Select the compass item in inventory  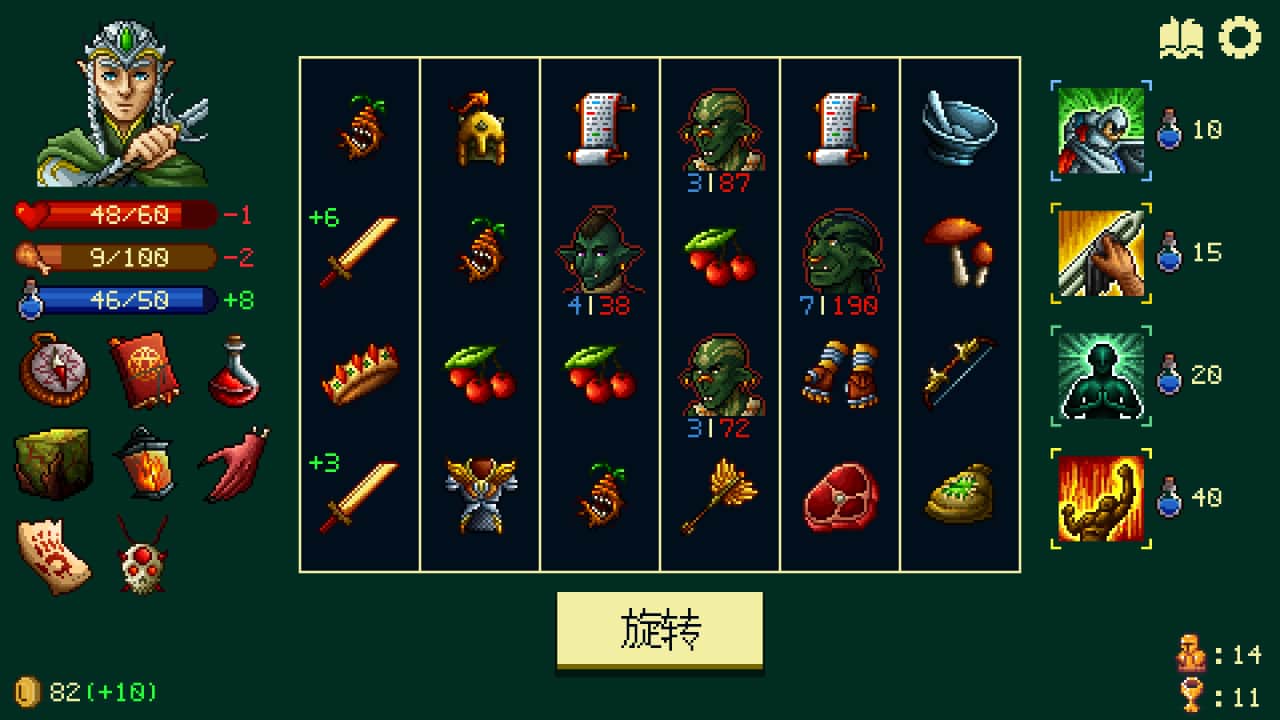click(57, 372)
